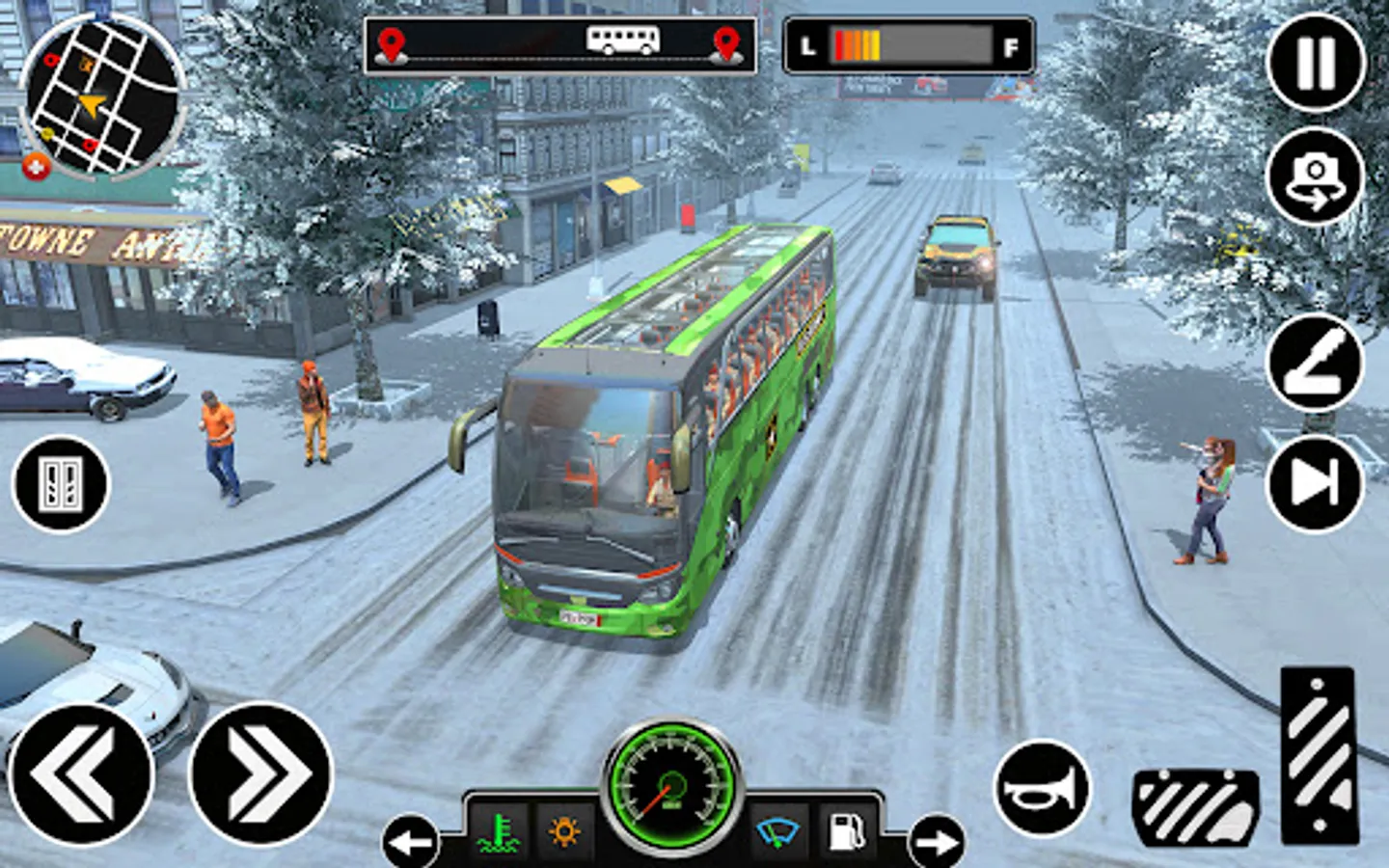Screen dimensions: 1389x868
Task: Toggle the blue wiper dashboard icon
Action: [x=778, y=831]
